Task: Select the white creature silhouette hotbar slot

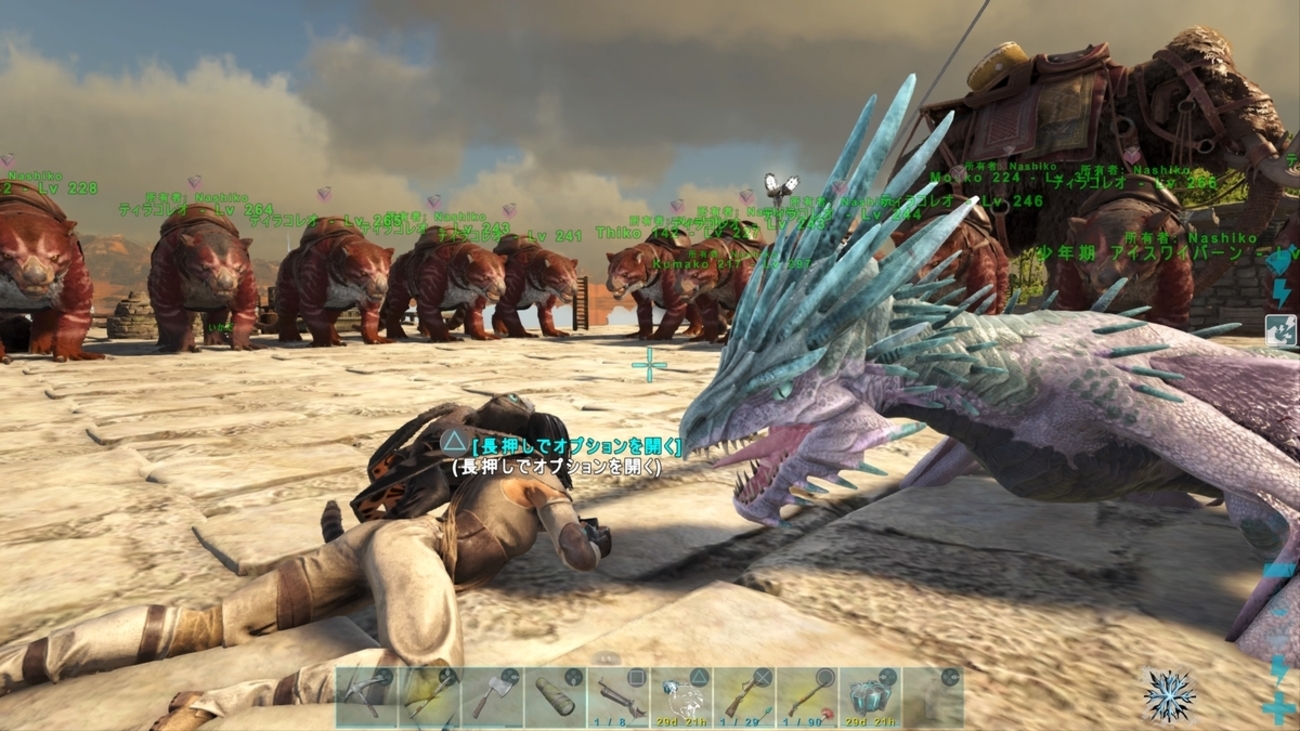Action: click(681, 697)
